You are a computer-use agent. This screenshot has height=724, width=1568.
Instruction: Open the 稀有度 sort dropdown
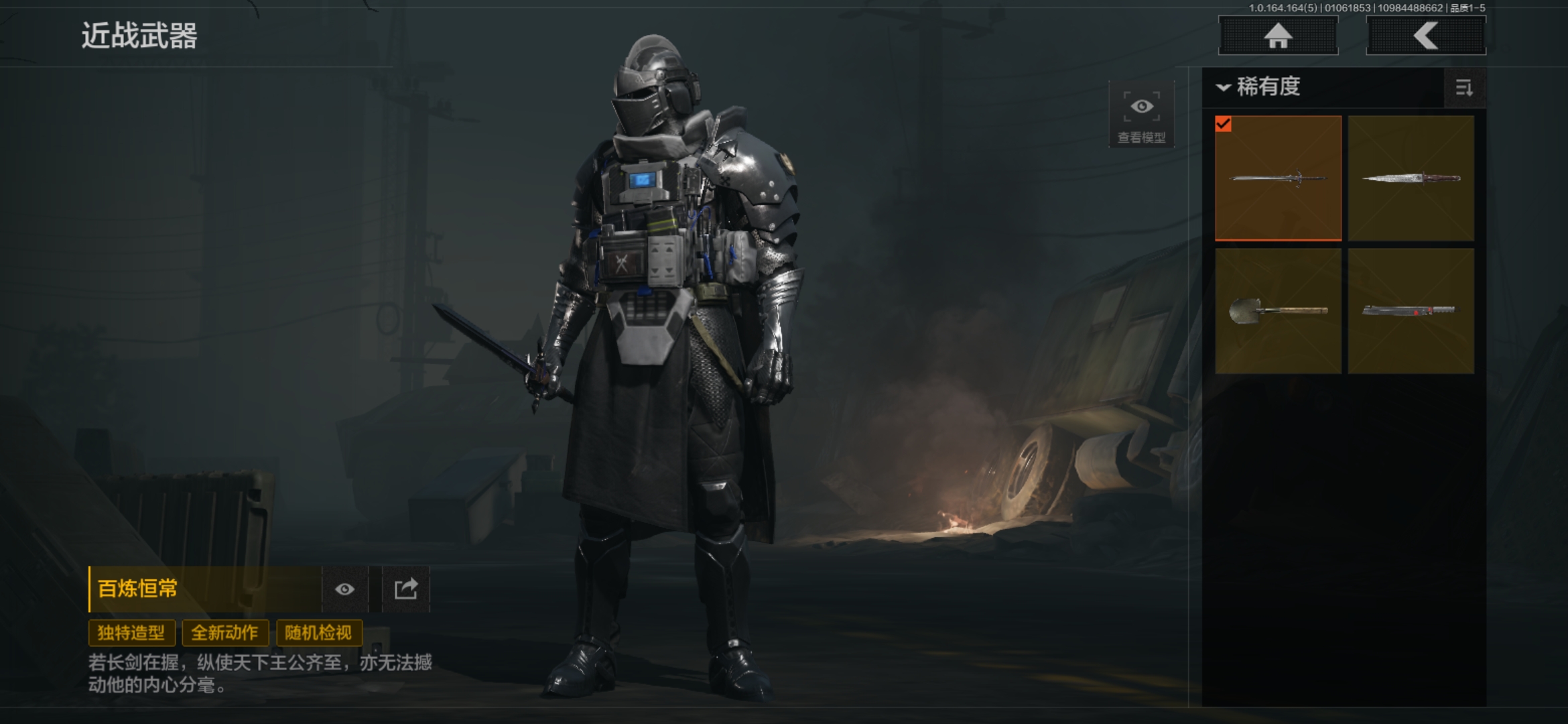[1260, 87]
